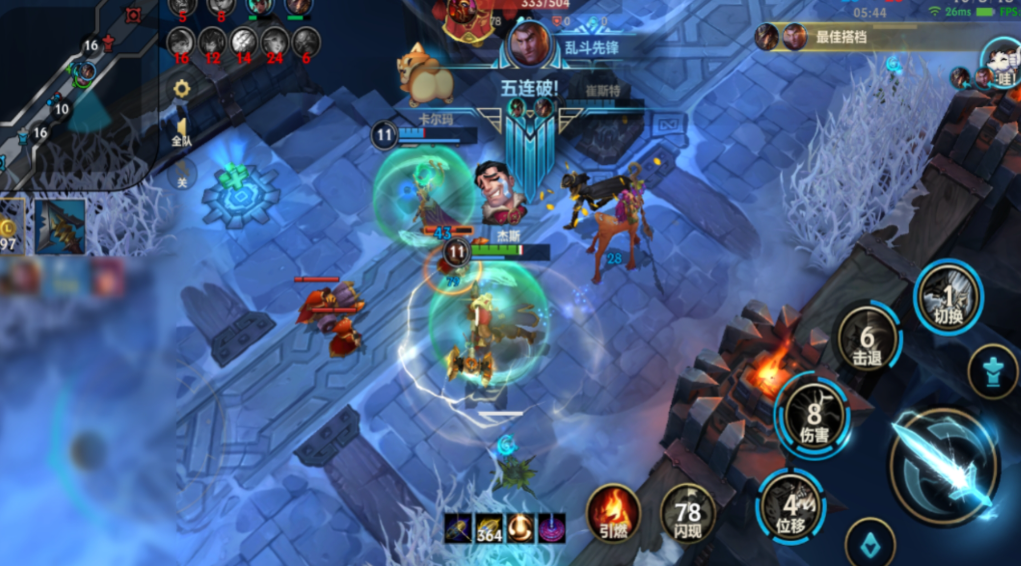Toggle the 关 (off) microphone button
This screenshot has height=566, width=1021.
click(182, 175)
